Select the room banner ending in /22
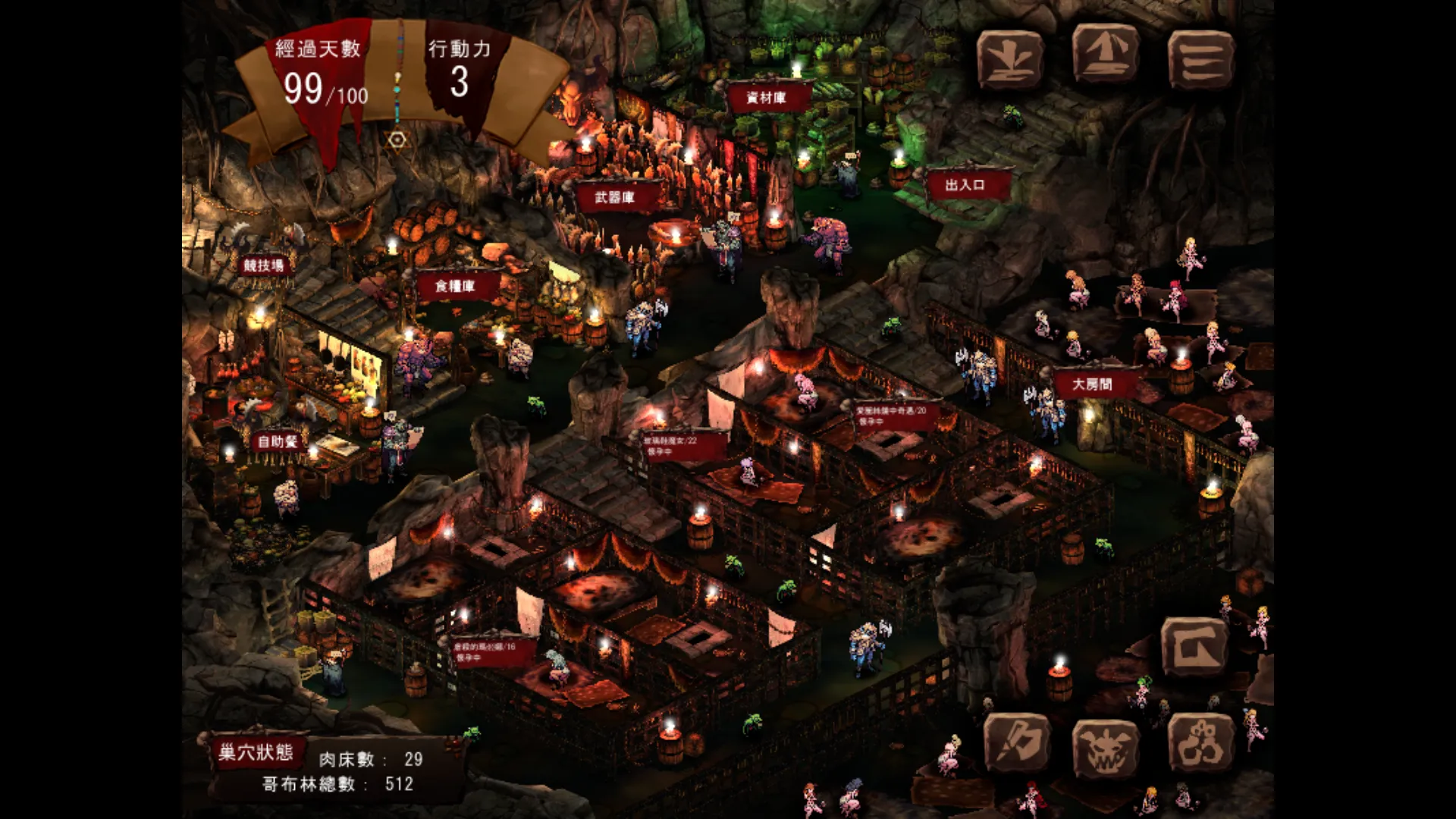Image resolution: width=1456 pixels, height=819 pixels. [x=673, y=445]
